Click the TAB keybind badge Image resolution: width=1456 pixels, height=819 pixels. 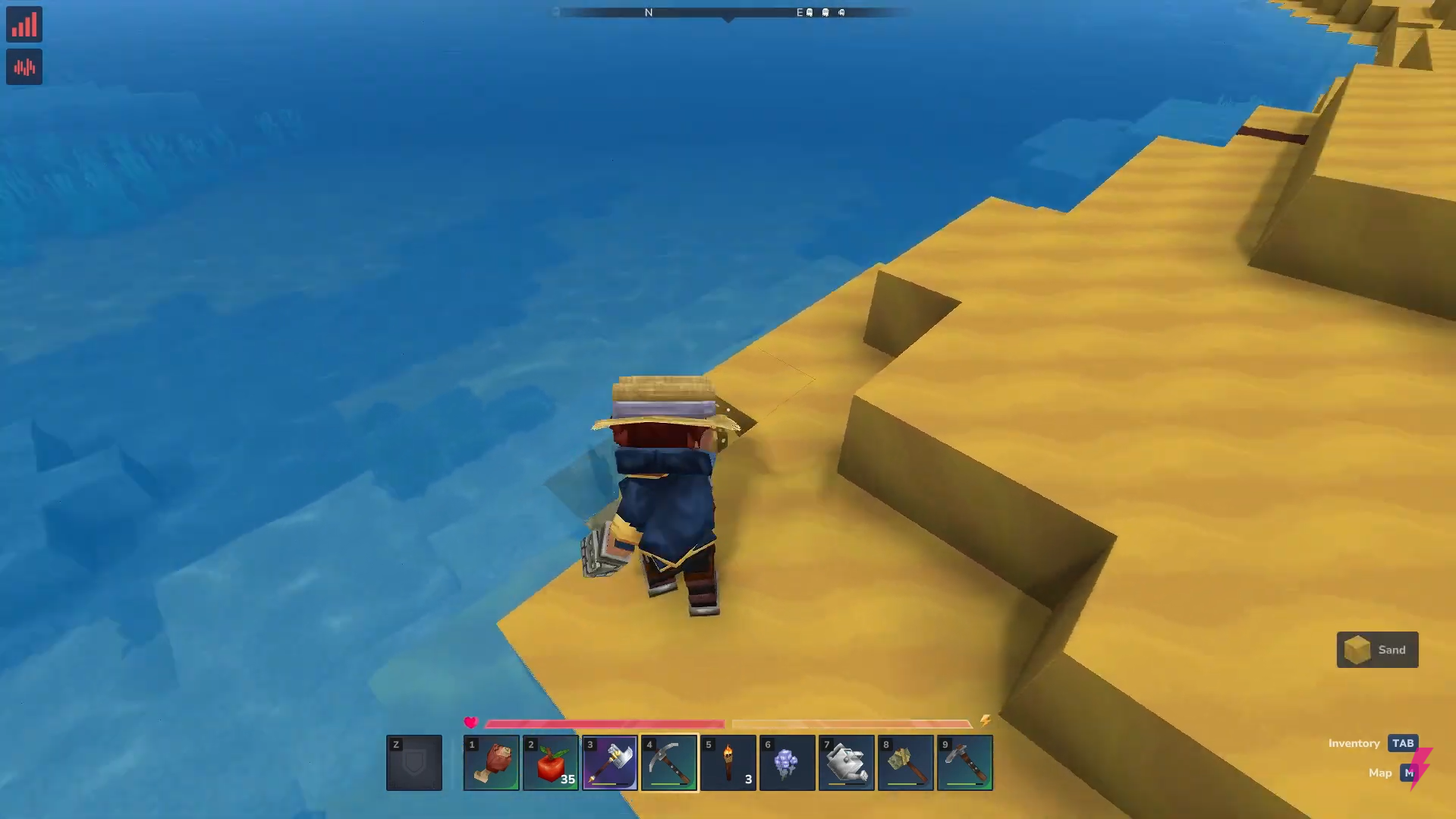click(1402, 743)
